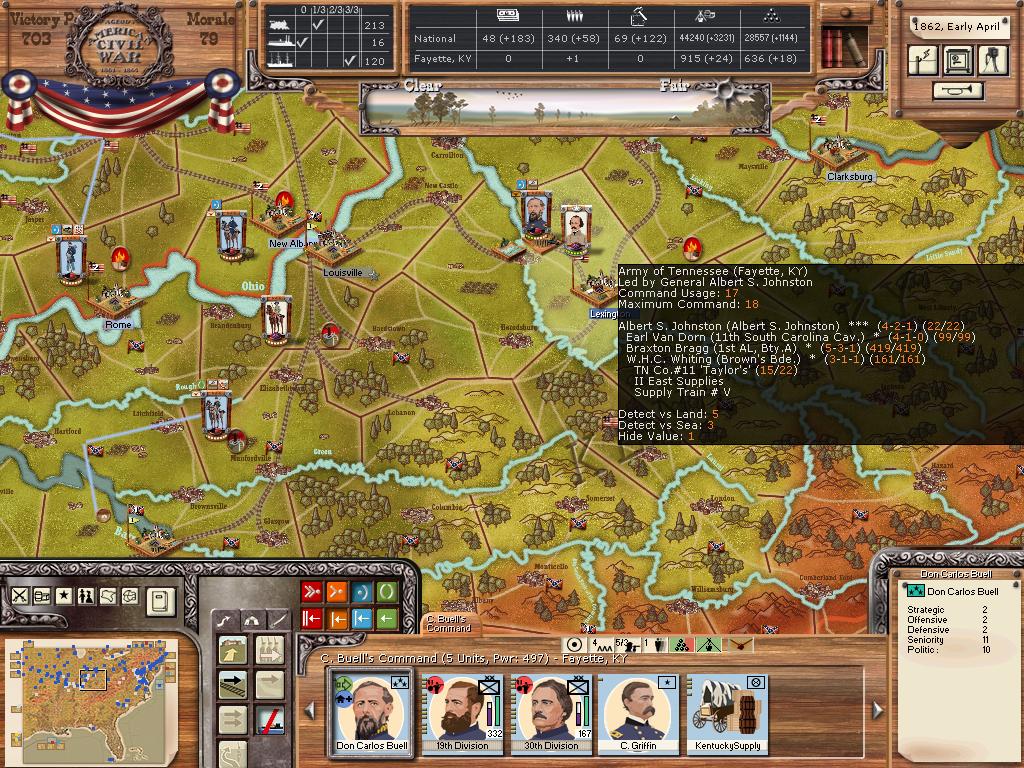
Task: End turn with the bugle button
Action: click(957, 91)
